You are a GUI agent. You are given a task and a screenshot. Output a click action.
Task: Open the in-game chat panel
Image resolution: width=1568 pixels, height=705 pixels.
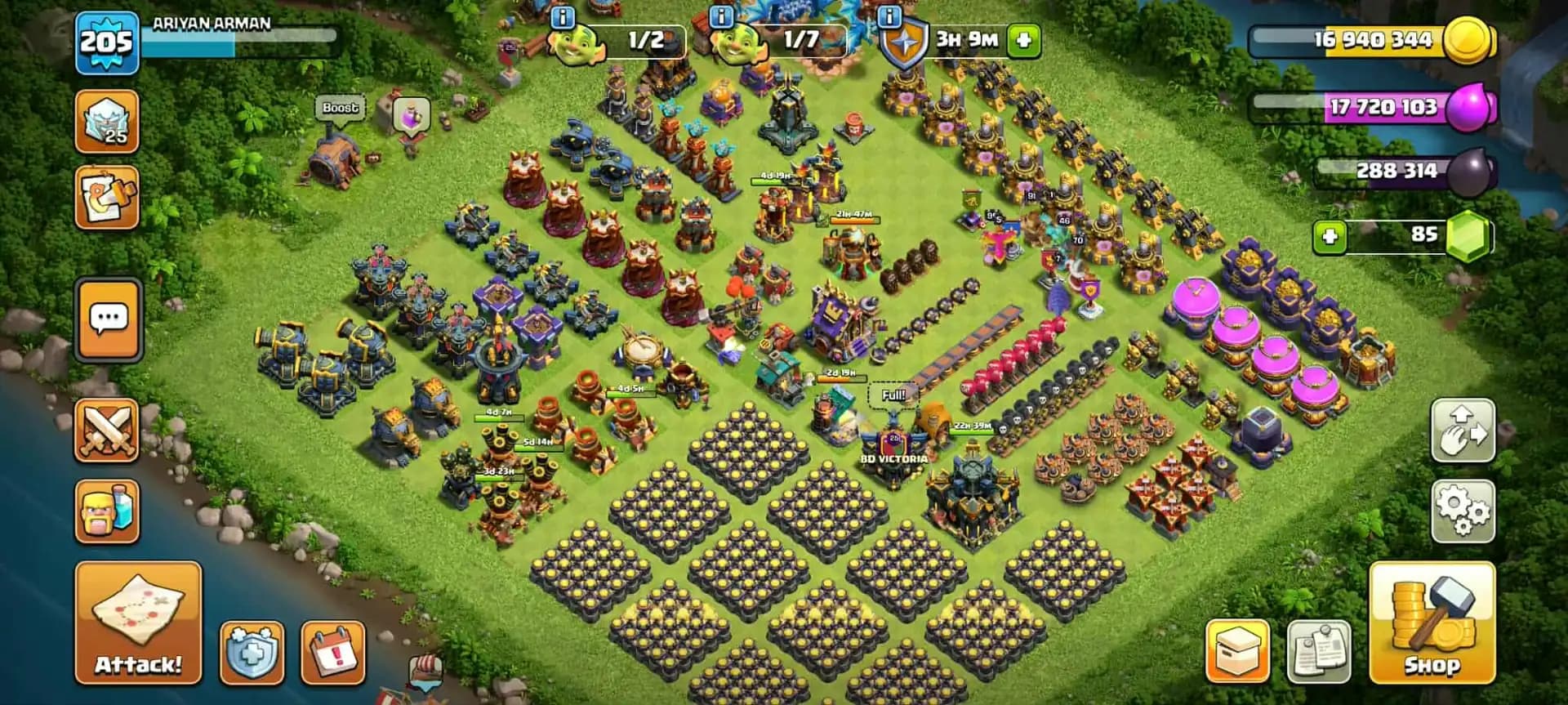[x=108, y=319]
